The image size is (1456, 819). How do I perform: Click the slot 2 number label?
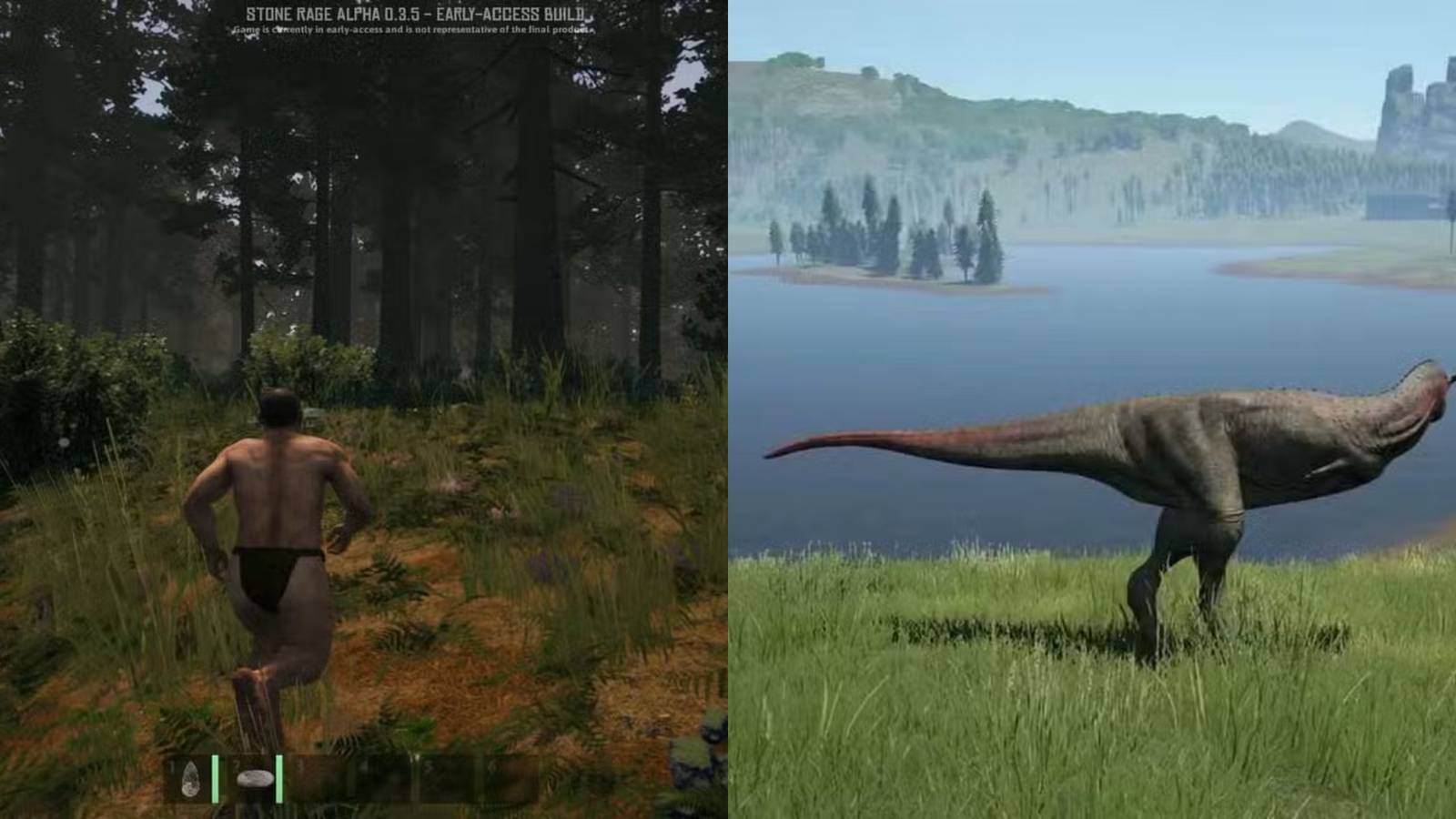click(x=236, y=764)
